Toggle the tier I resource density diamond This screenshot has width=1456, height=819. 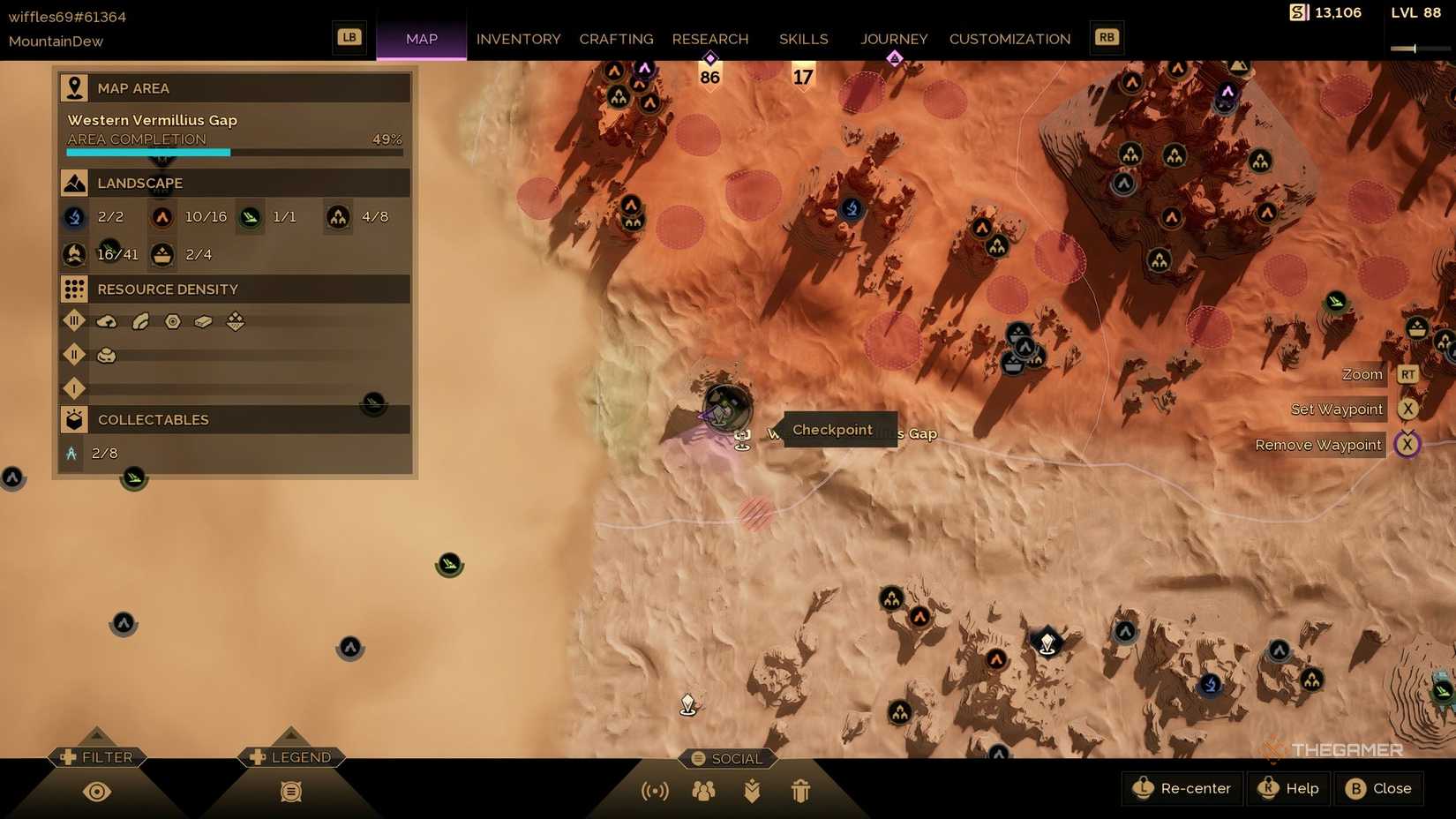[74, 388]
